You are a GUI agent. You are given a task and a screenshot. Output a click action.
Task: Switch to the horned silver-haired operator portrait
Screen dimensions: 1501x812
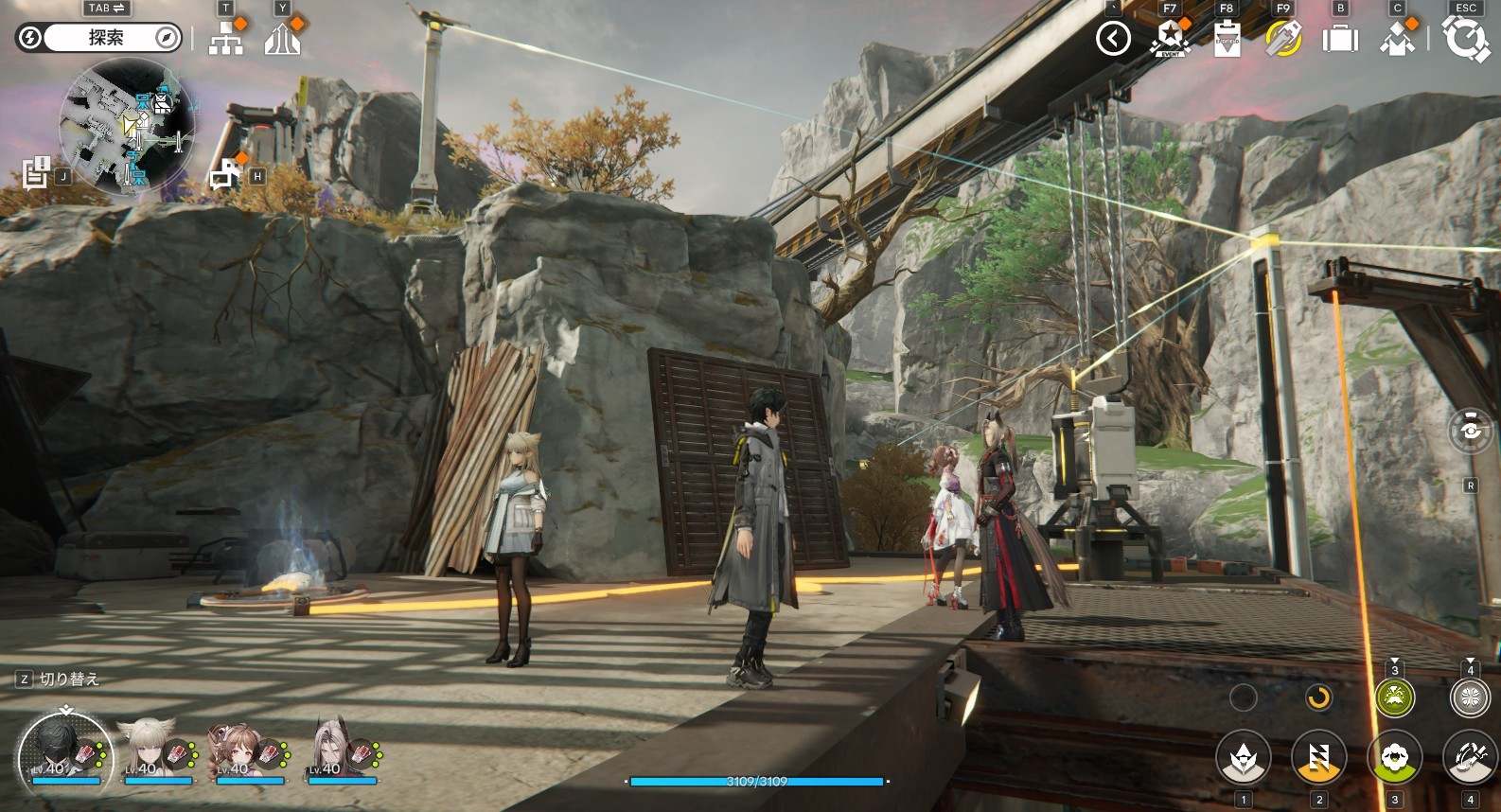pos(333,749)
